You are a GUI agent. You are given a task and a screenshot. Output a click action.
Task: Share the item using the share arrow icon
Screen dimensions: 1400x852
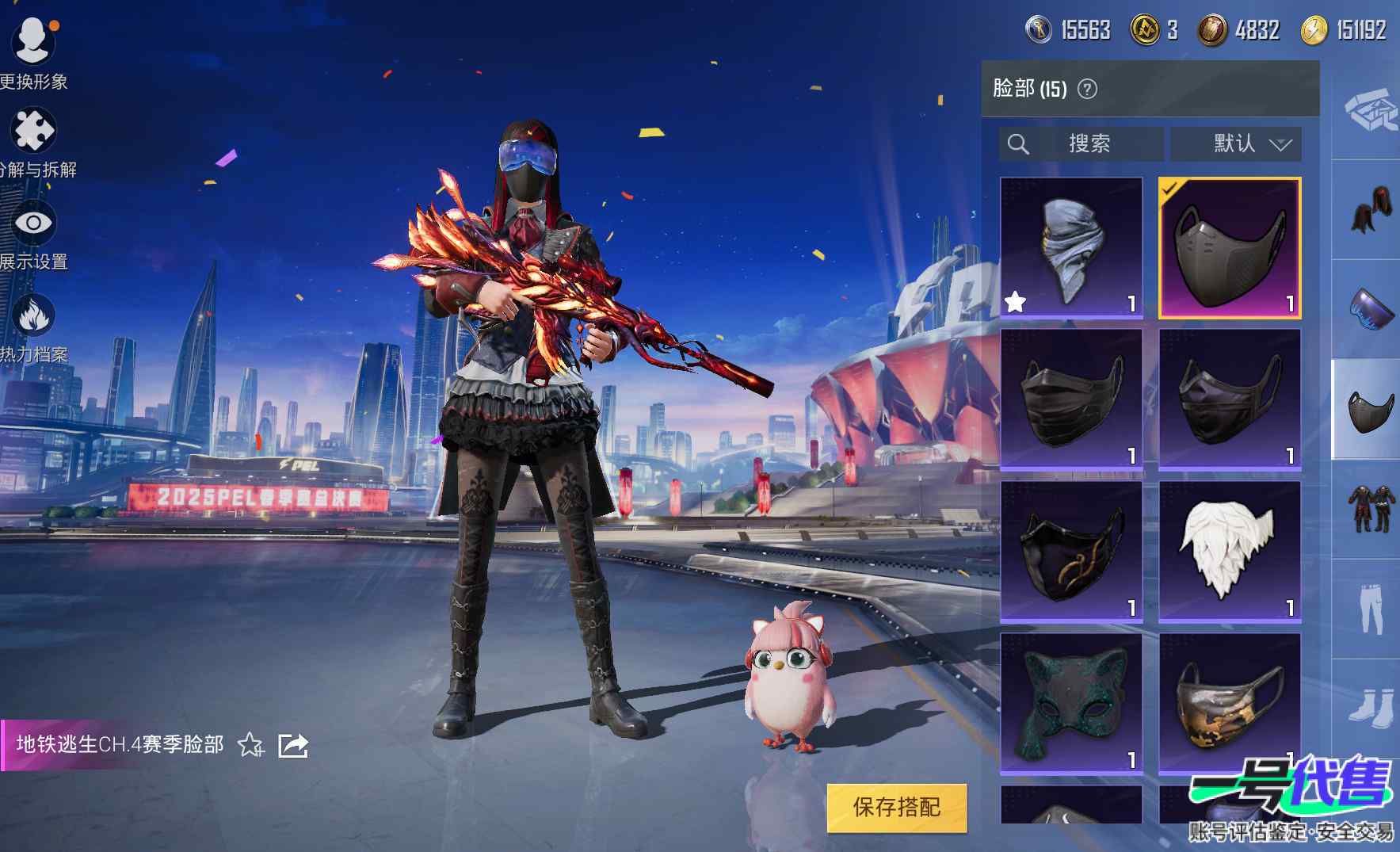[293, 745]
